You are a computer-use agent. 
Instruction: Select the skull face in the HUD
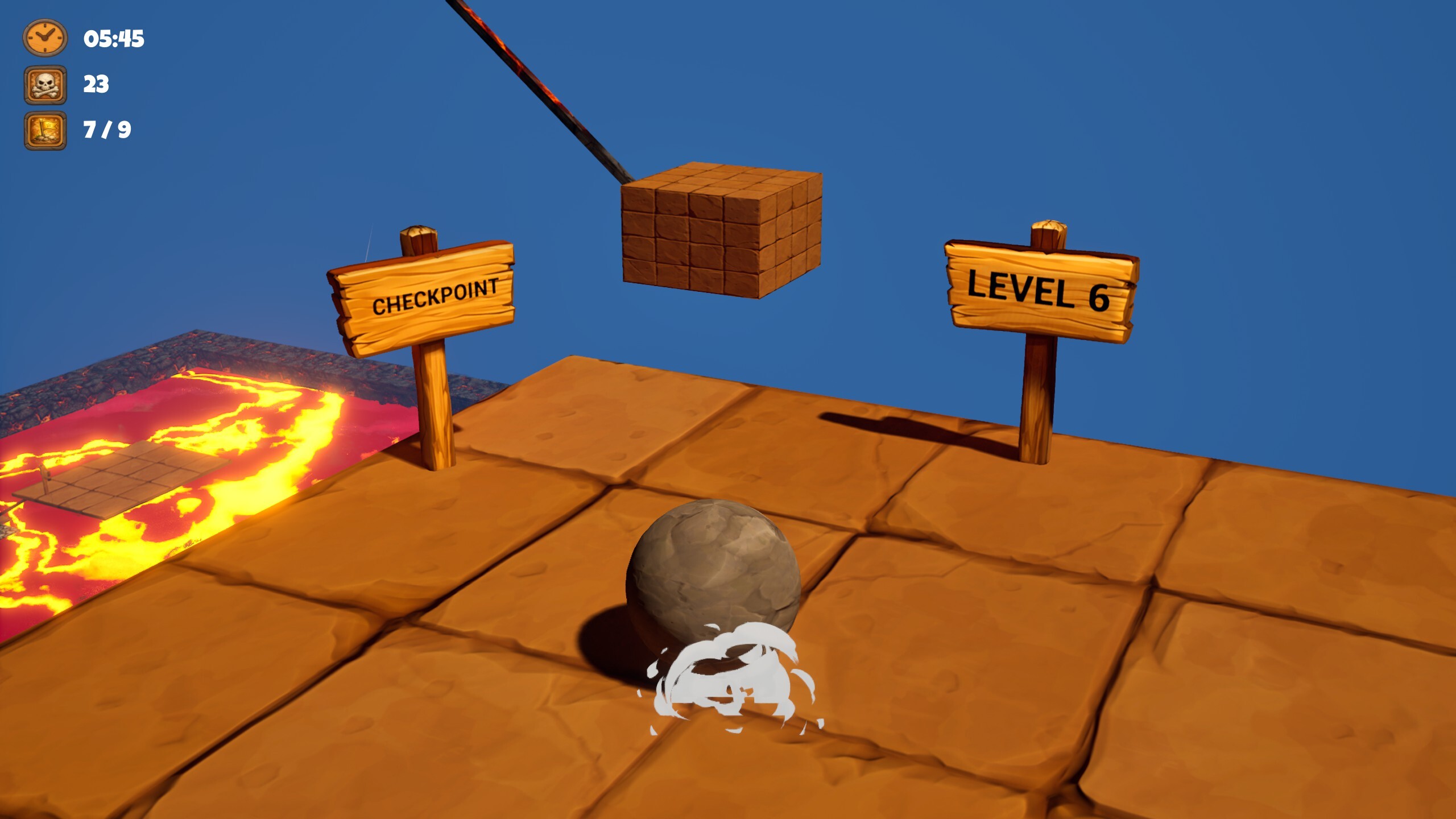[x=44, y=82]
